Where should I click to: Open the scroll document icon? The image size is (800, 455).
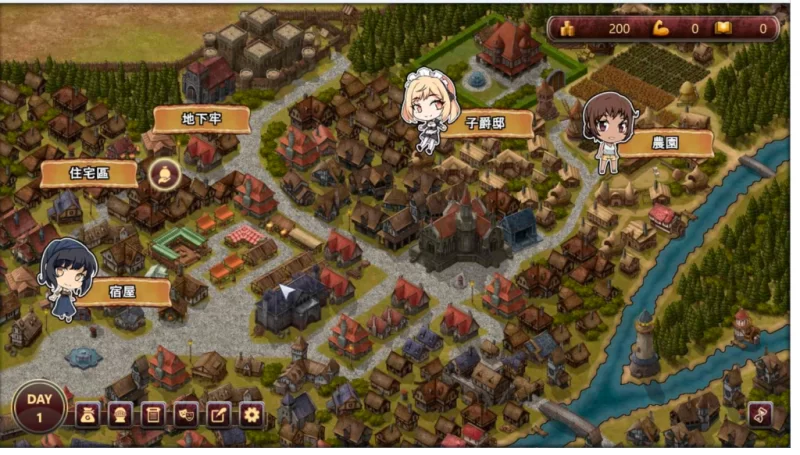(153, 414)
